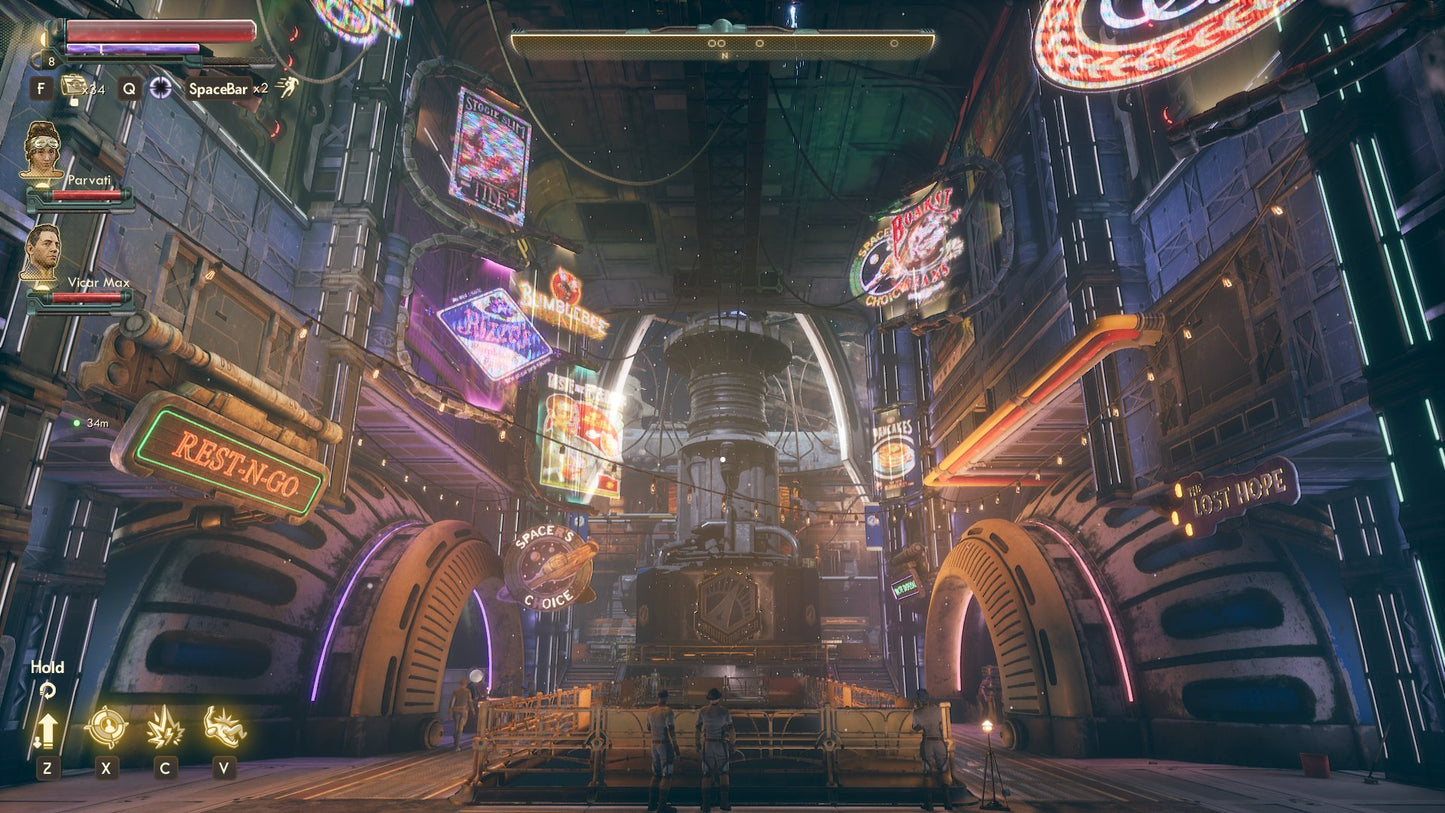Image resolution: width=1445 pixels, height=813 pixels.
Task: Trigger the falling figure companion ability
Action: pos(224,727)
